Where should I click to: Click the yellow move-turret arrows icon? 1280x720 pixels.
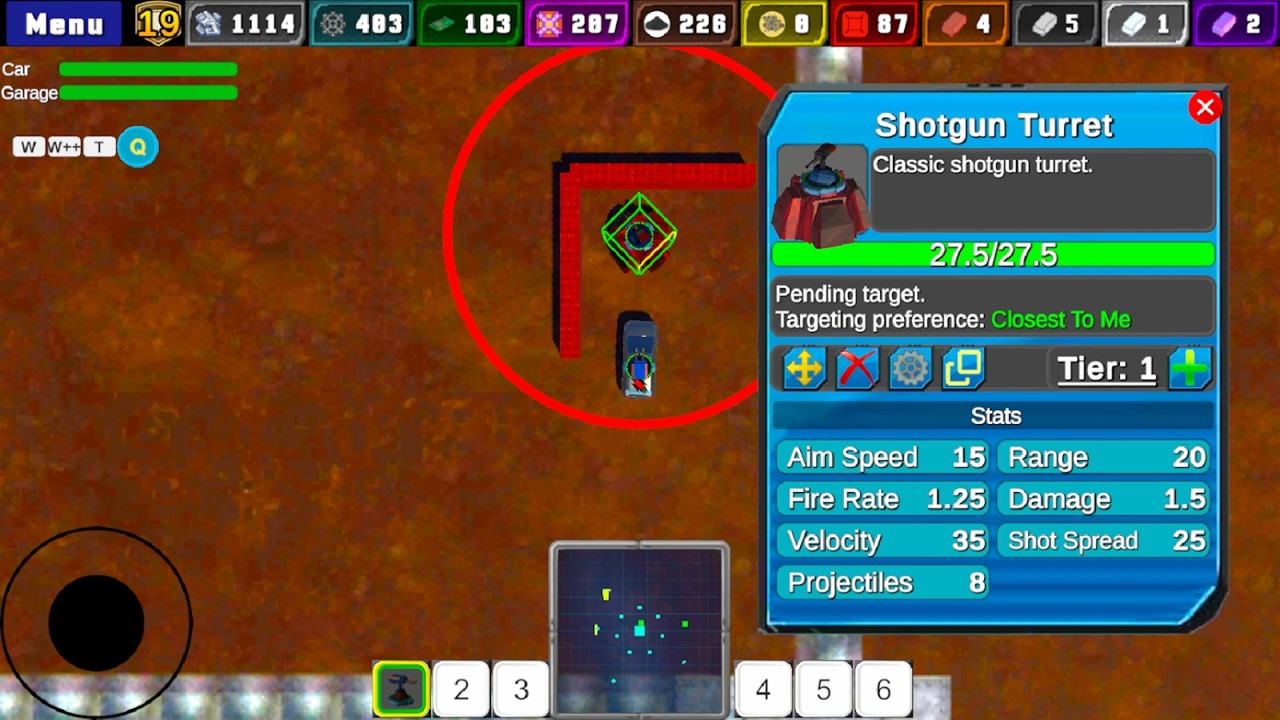coord(804,369)
